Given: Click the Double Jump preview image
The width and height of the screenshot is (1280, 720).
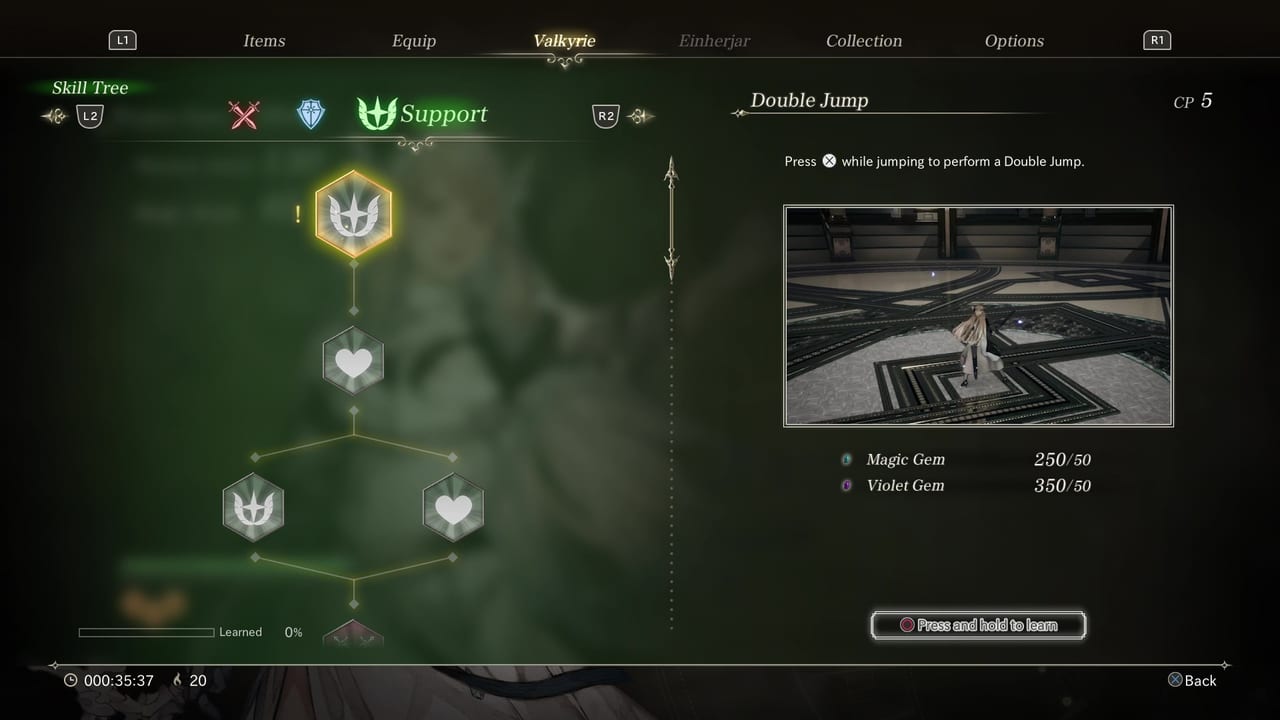Looking at the screenshot, I should (978, 315).
